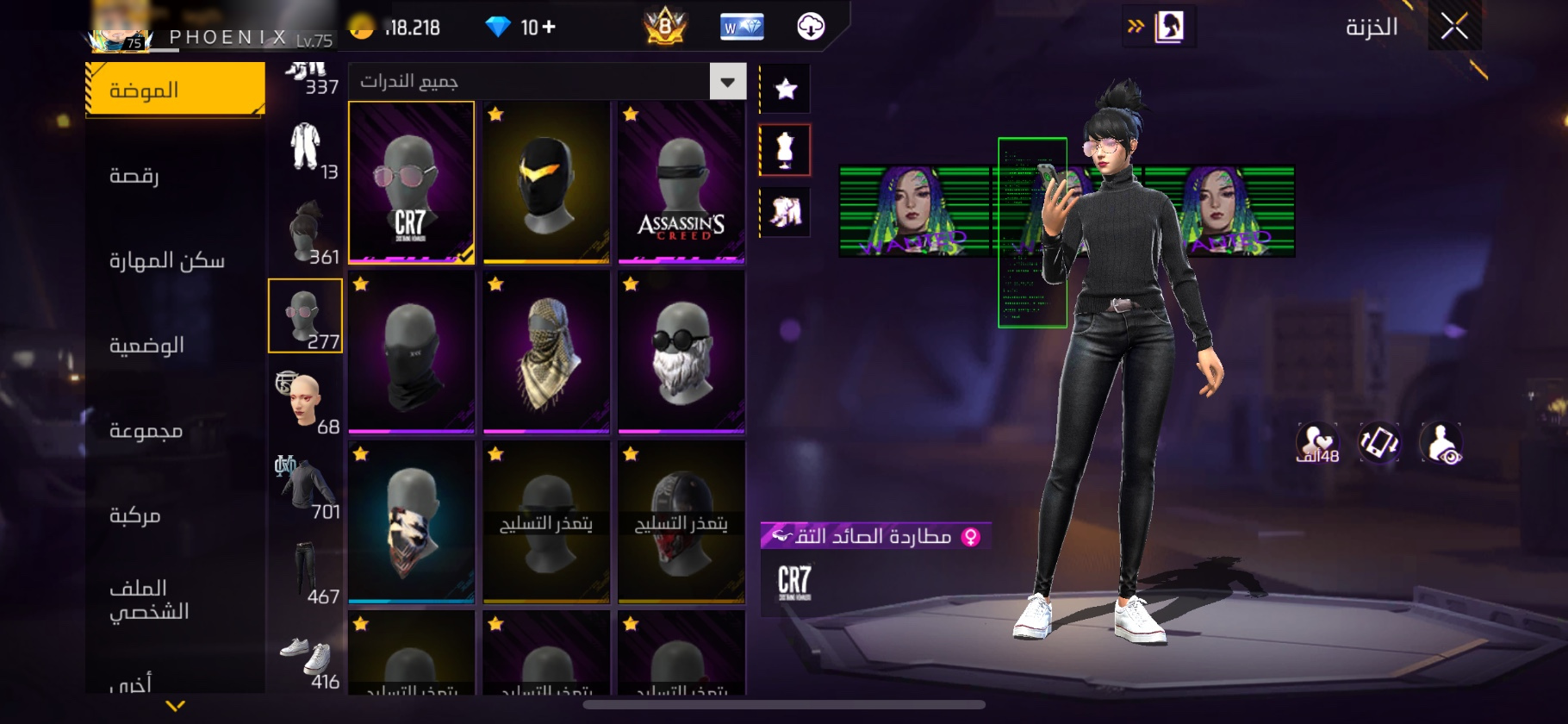Show the الملف الشخصي profile tab
1568x724 pixels.
[148, 599]
